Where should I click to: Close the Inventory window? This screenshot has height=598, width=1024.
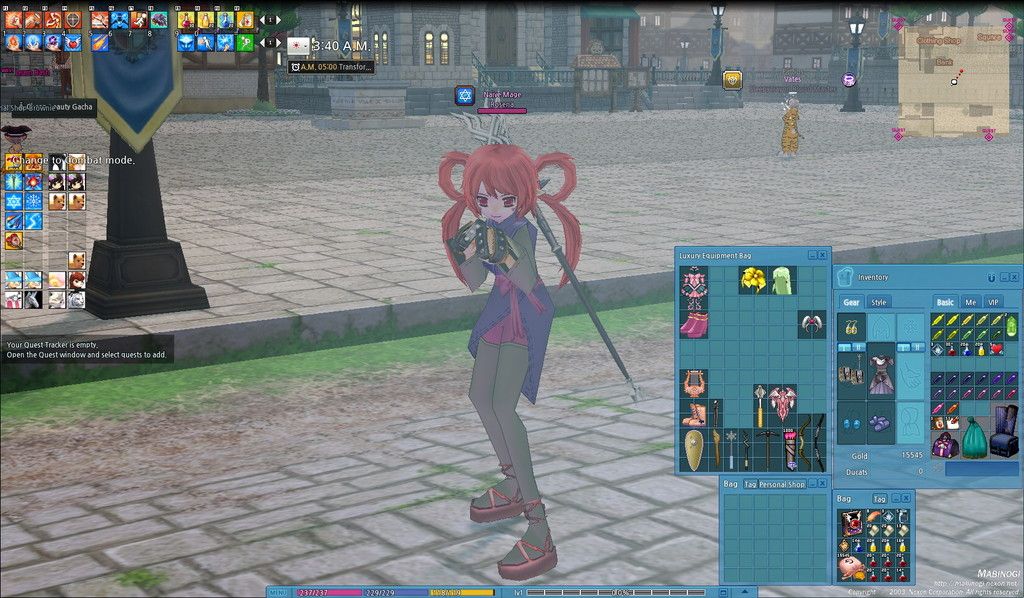(1014, 277)
